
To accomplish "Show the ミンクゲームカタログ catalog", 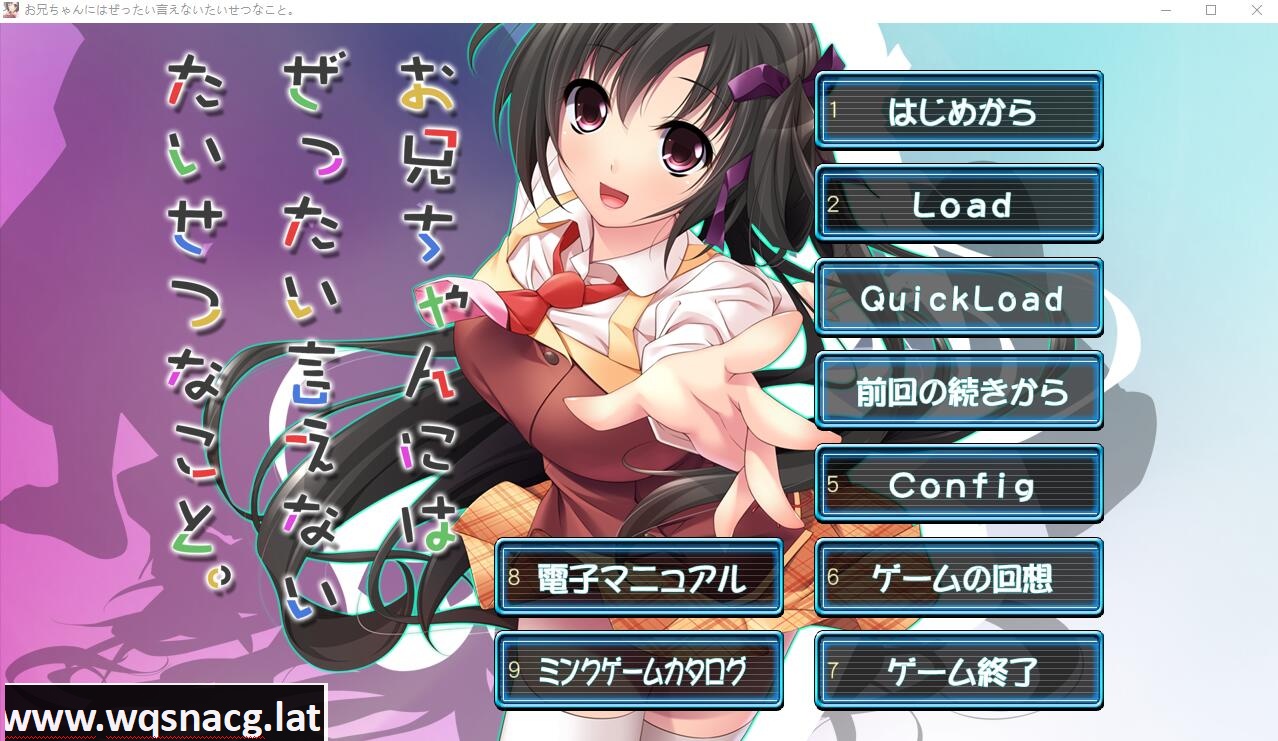I will (639, 671).
